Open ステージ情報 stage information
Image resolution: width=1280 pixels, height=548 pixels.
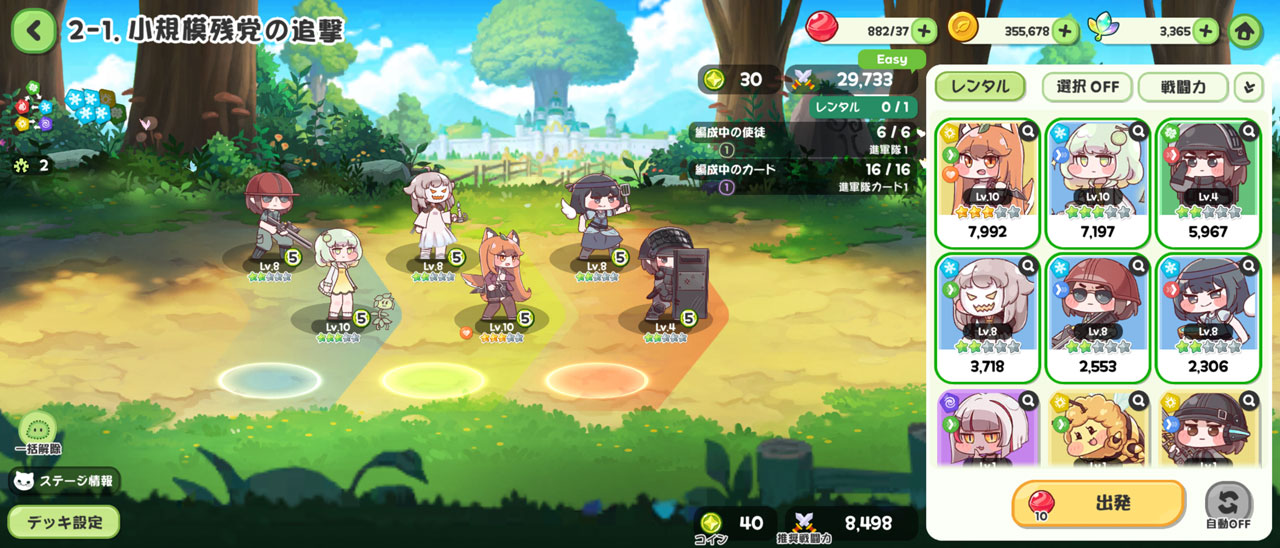64,481
